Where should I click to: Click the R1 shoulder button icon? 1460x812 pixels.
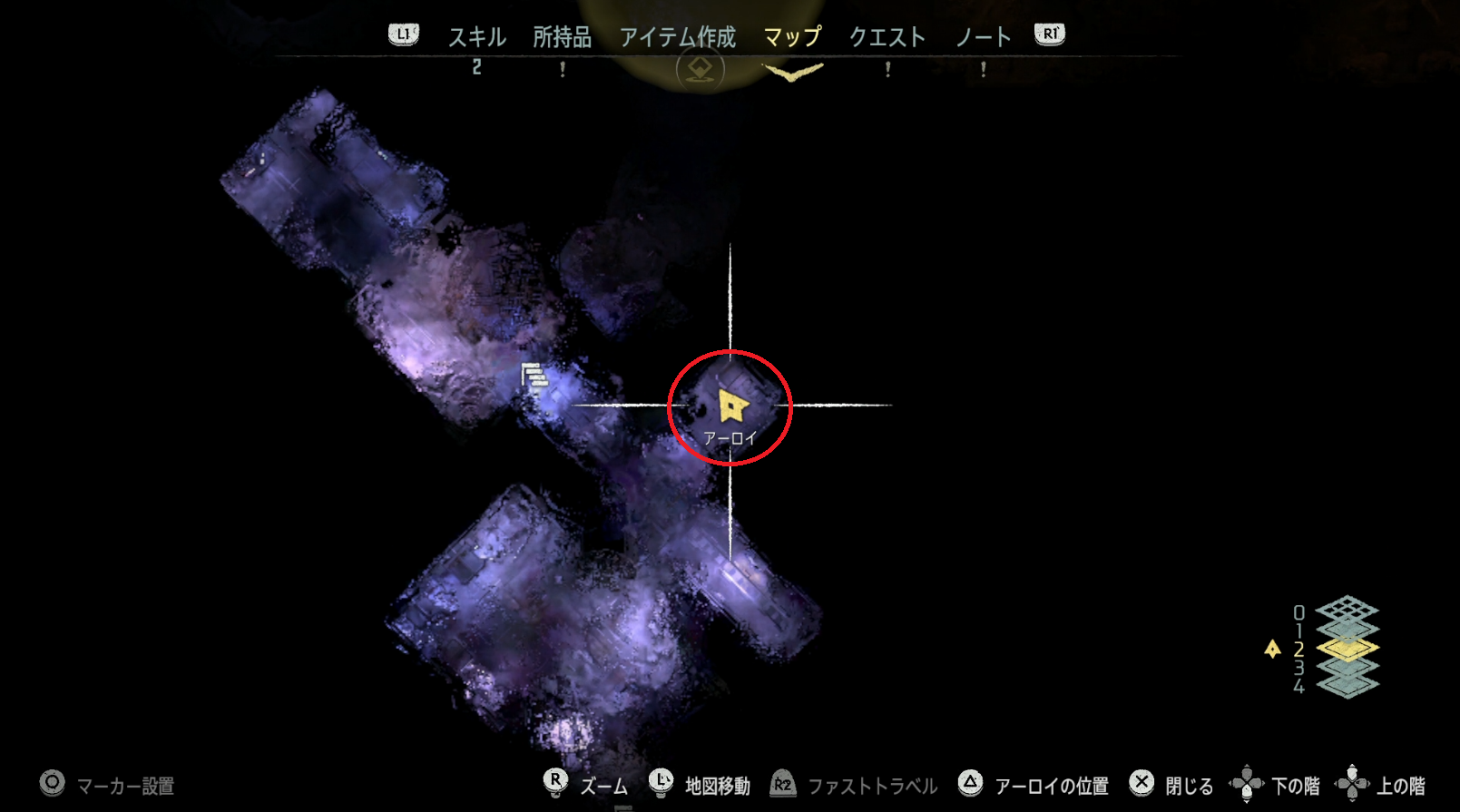1048,34
